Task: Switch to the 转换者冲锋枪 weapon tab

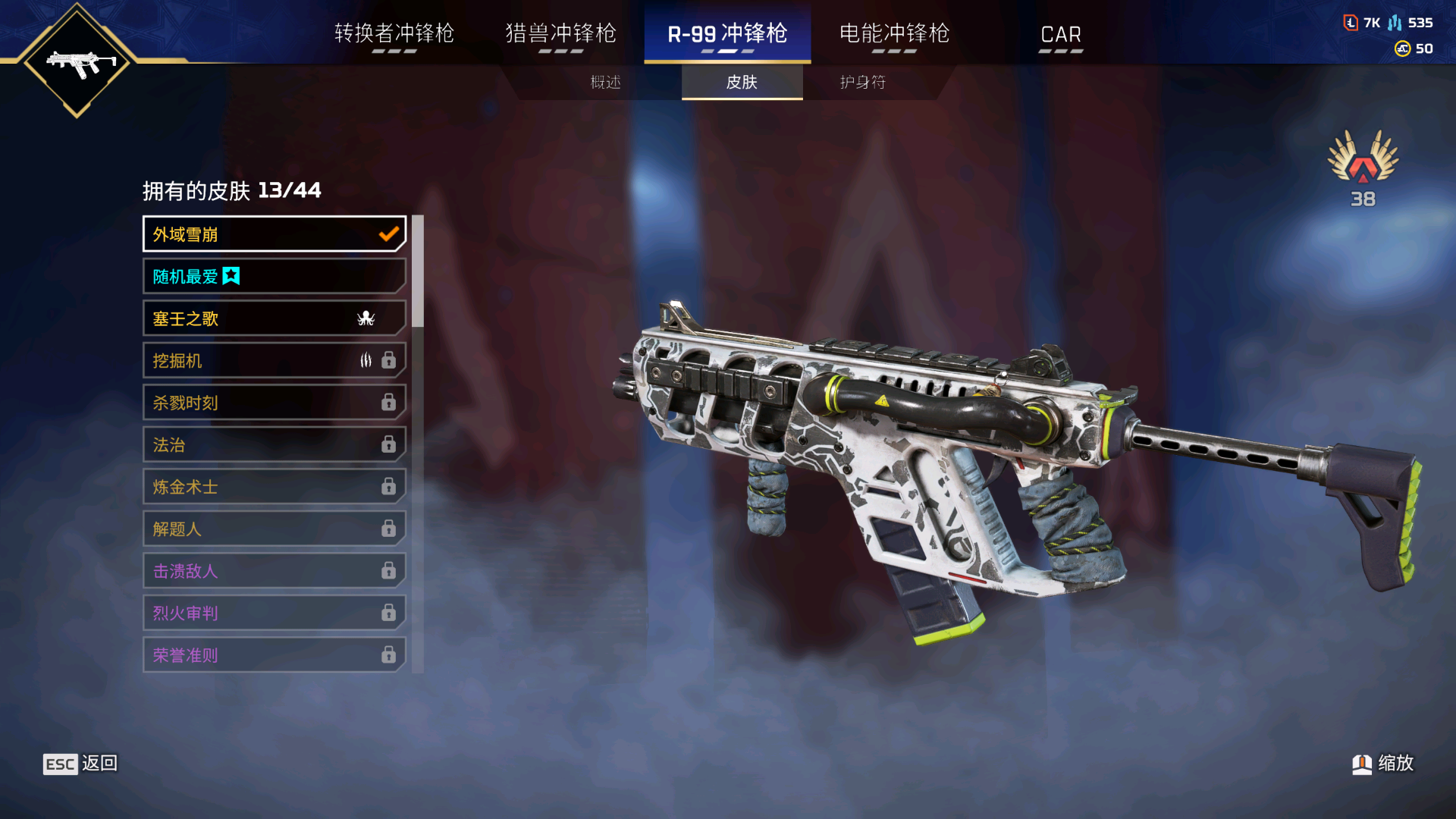Action: click(394, 34)
